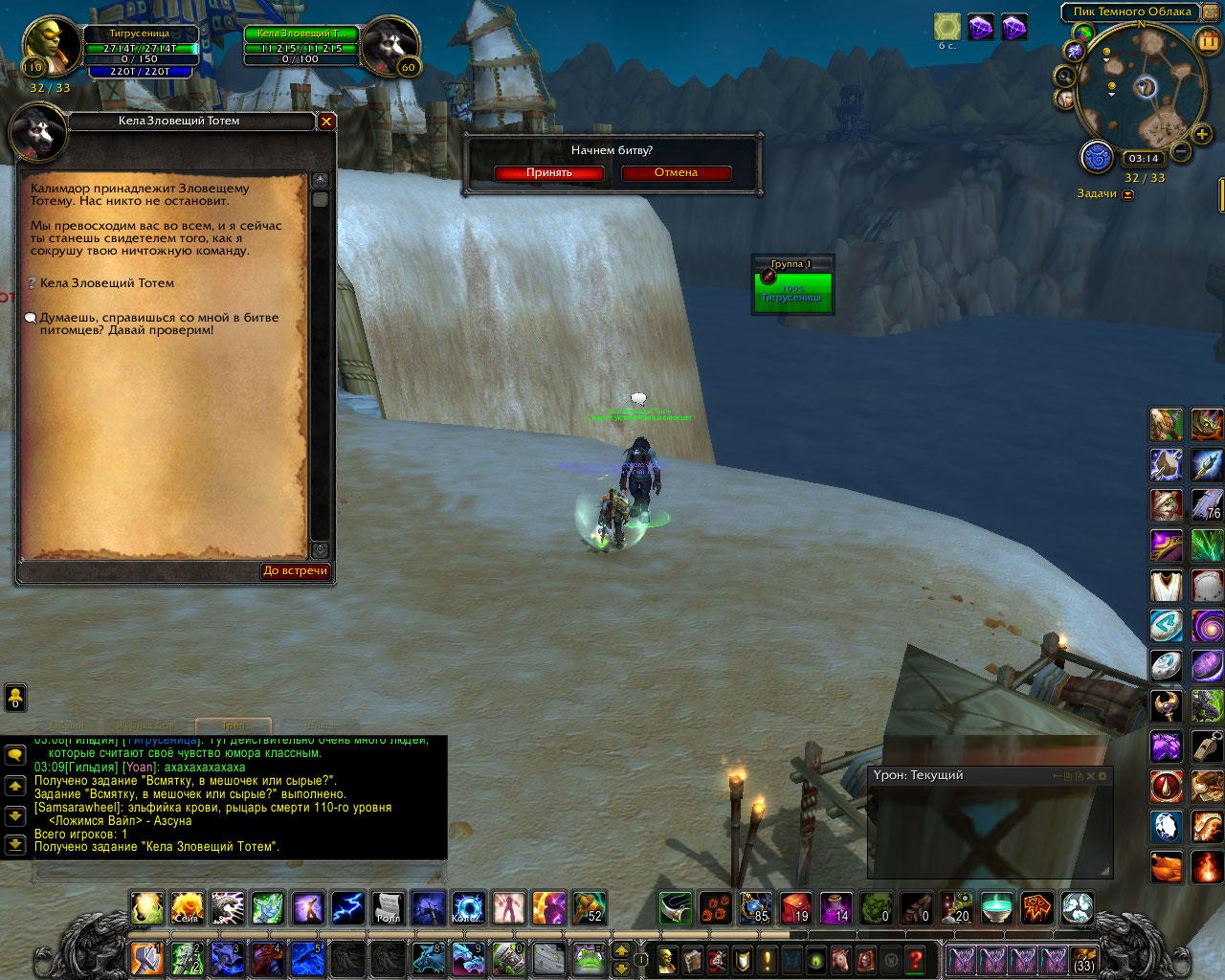The height and width of the screenshot is (980, 1225).
Task: Open the calendar button showing 11
Action: click(x=1208, y=41)
